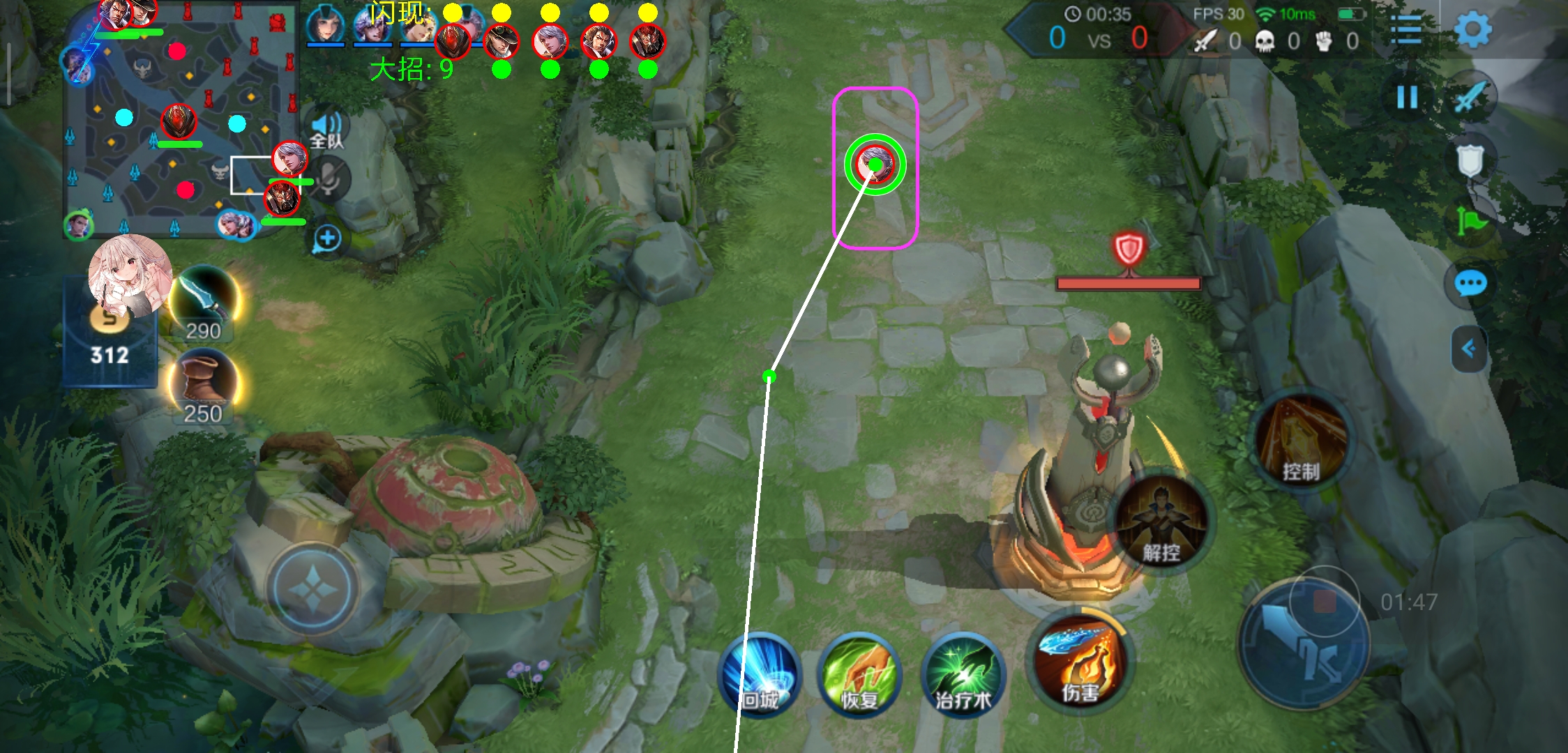Collapse the side panel with the arrow
This screenshot has height=753, width=1568.
tap(1468, 348)
